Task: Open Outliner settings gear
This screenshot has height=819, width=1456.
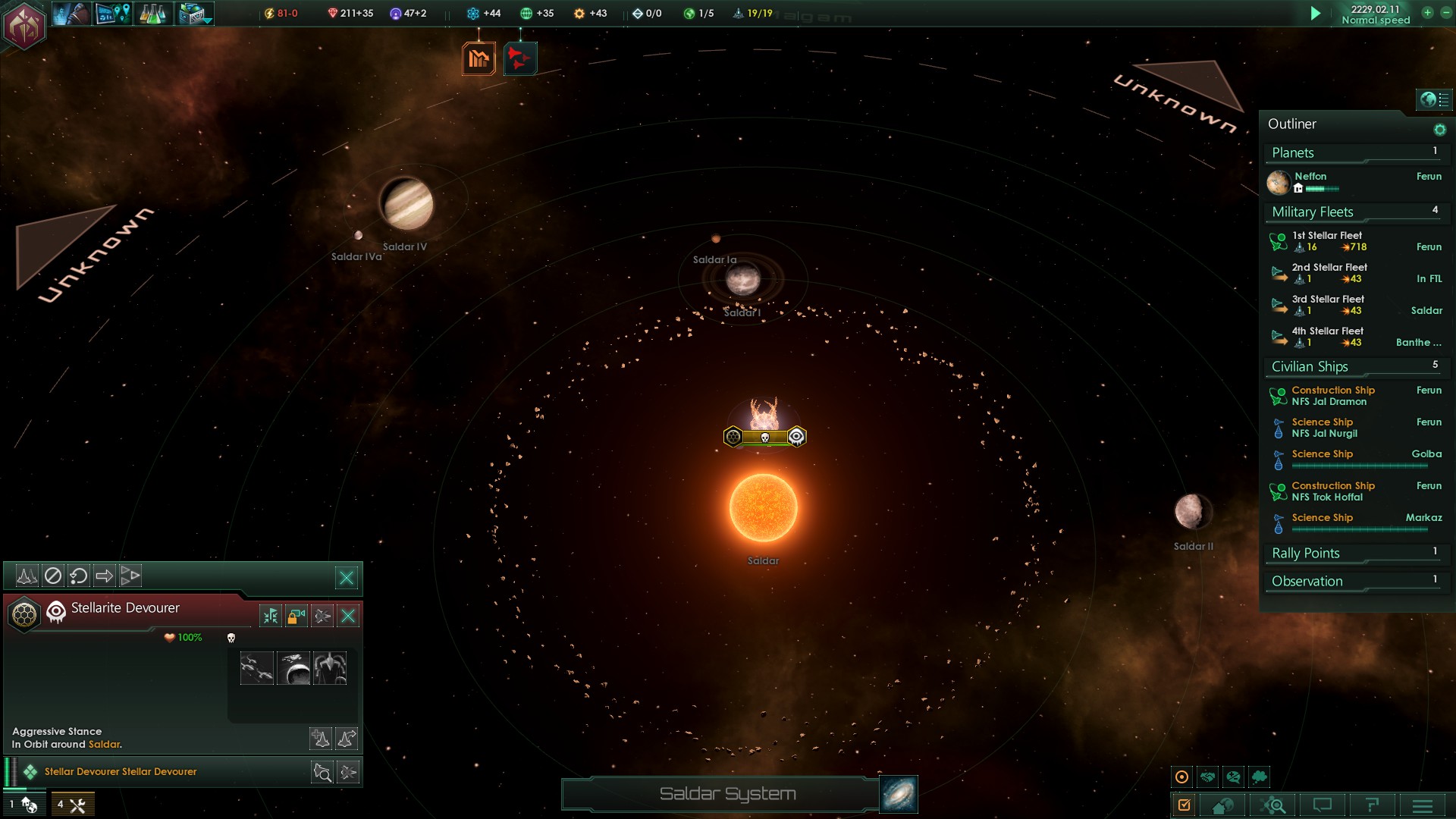Action: (x=1439, y=130)
